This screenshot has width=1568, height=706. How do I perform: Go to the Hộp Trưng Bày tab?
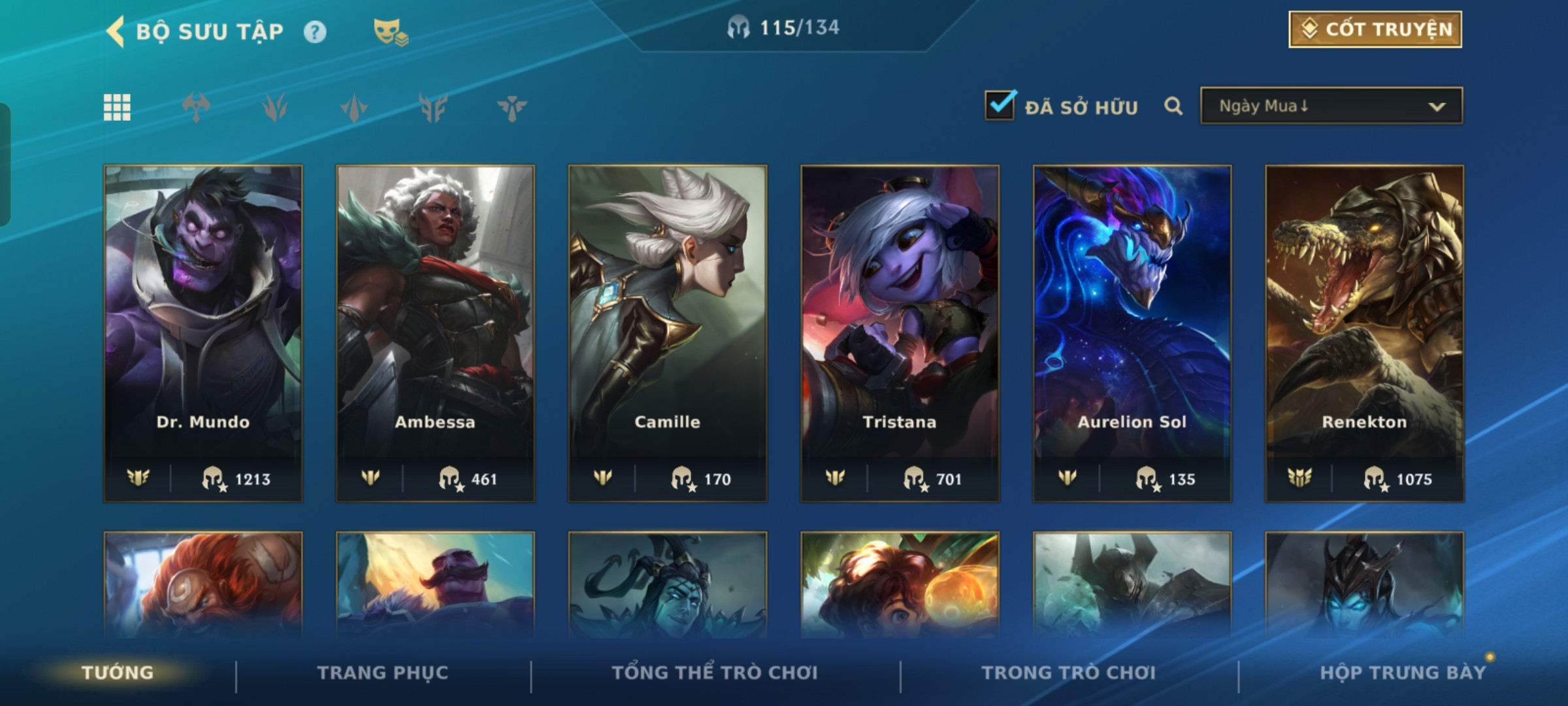click(1403, 673)
